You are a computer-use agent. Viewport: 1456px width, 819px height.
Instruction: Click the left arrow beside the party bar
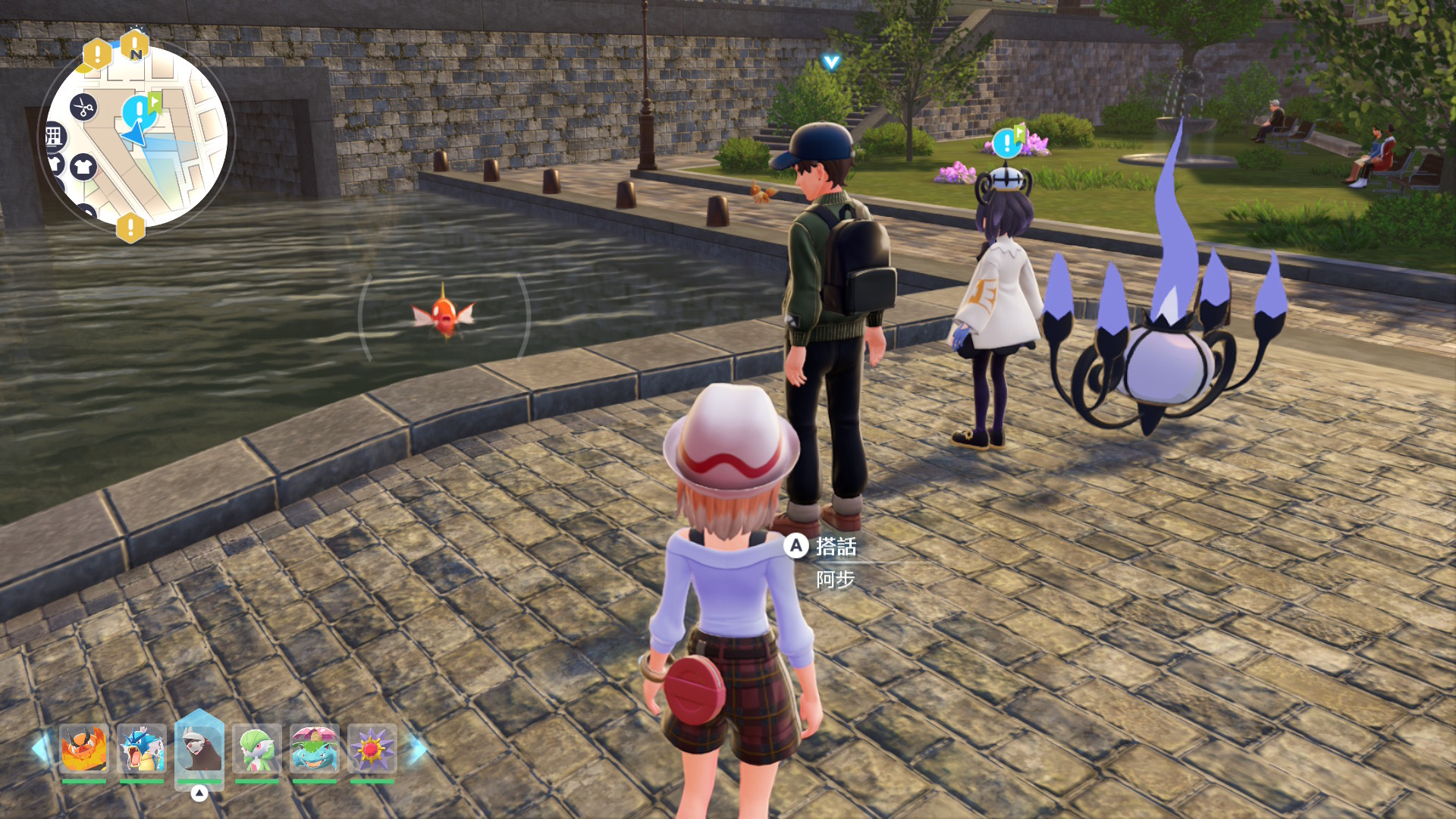point(39,748)
